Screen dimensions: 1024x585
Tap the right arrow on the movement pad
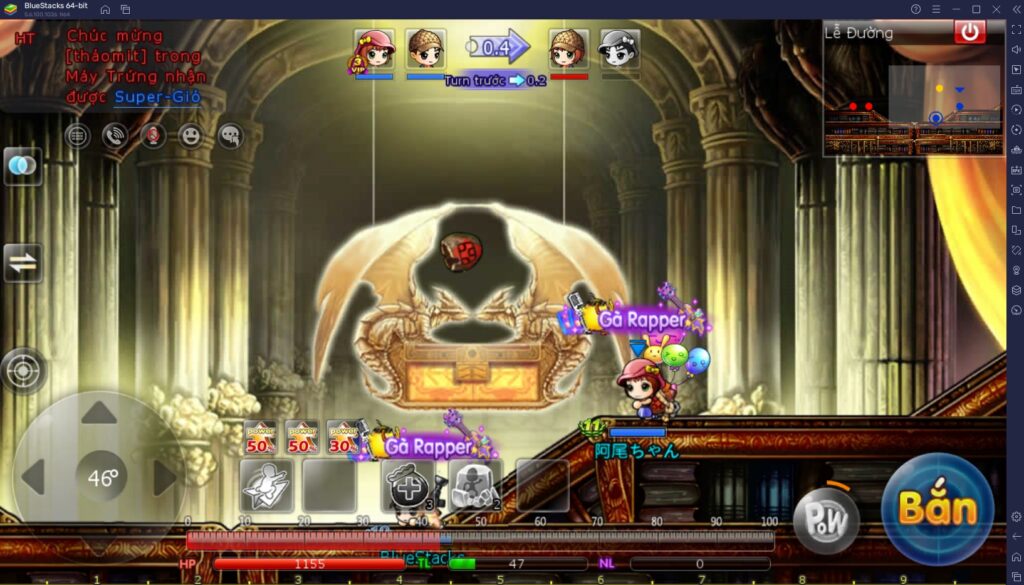(x=164, y=478)
